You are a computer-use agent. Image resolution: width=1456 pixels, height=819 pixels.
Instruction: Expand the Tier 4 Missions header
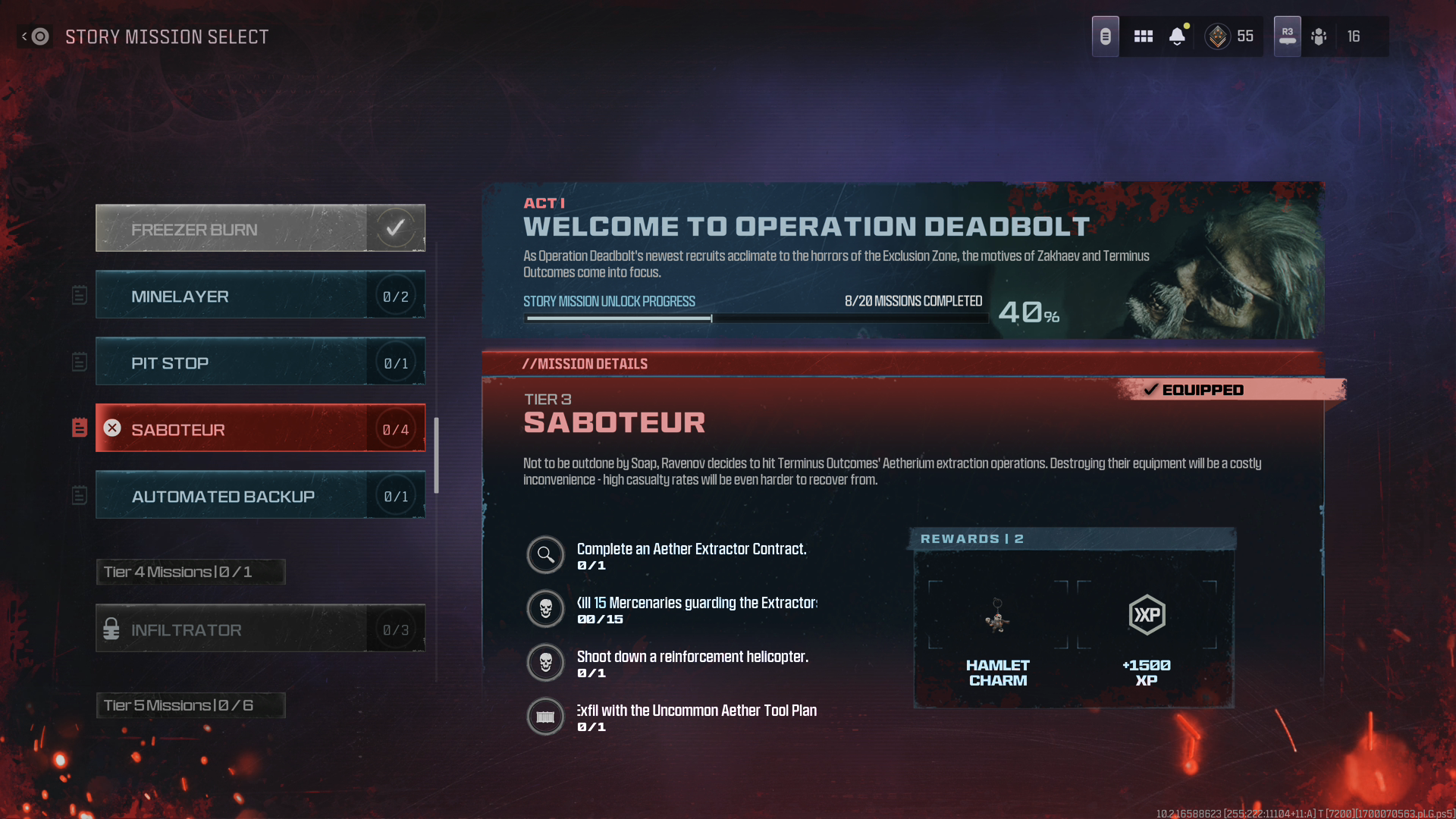[190, 572]
